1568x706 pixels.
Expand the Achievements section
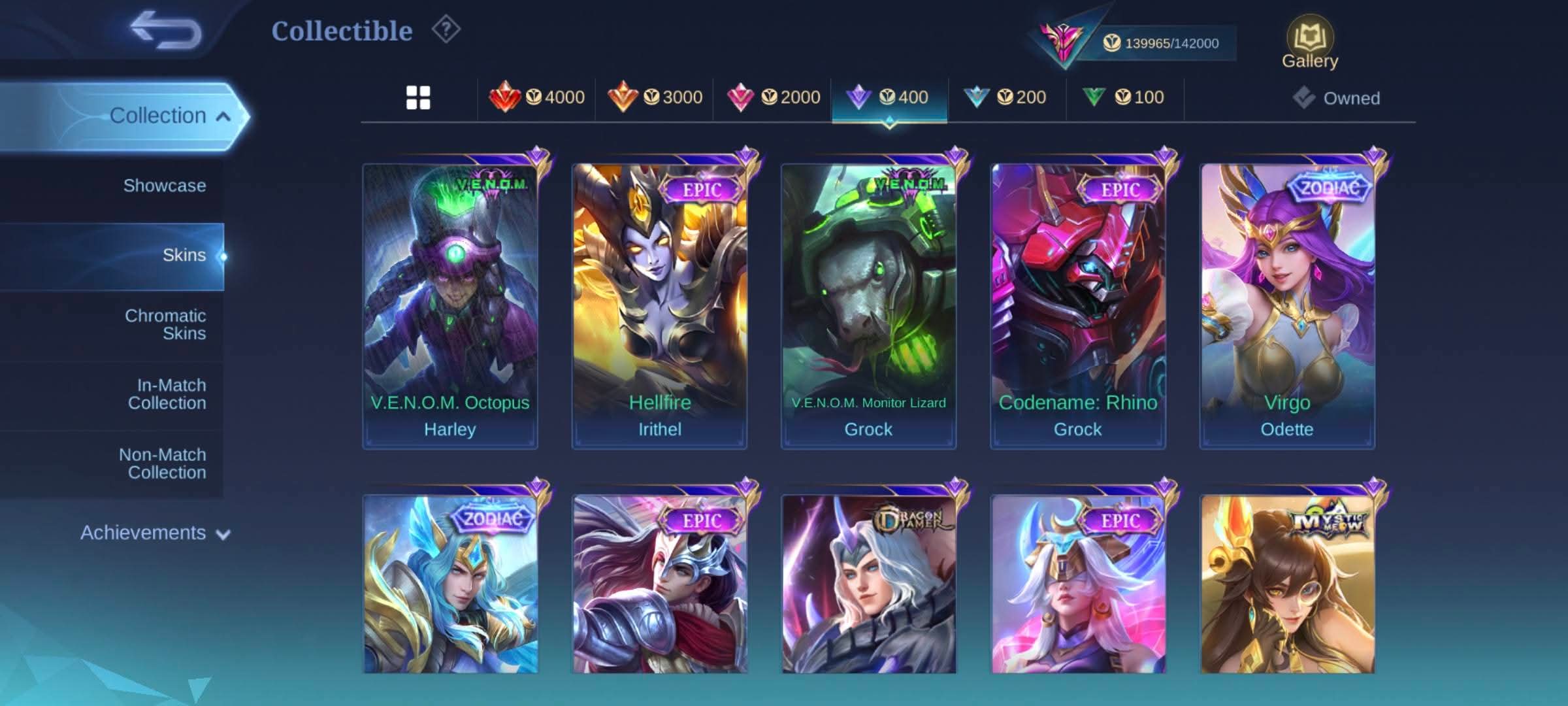[154, 533]
